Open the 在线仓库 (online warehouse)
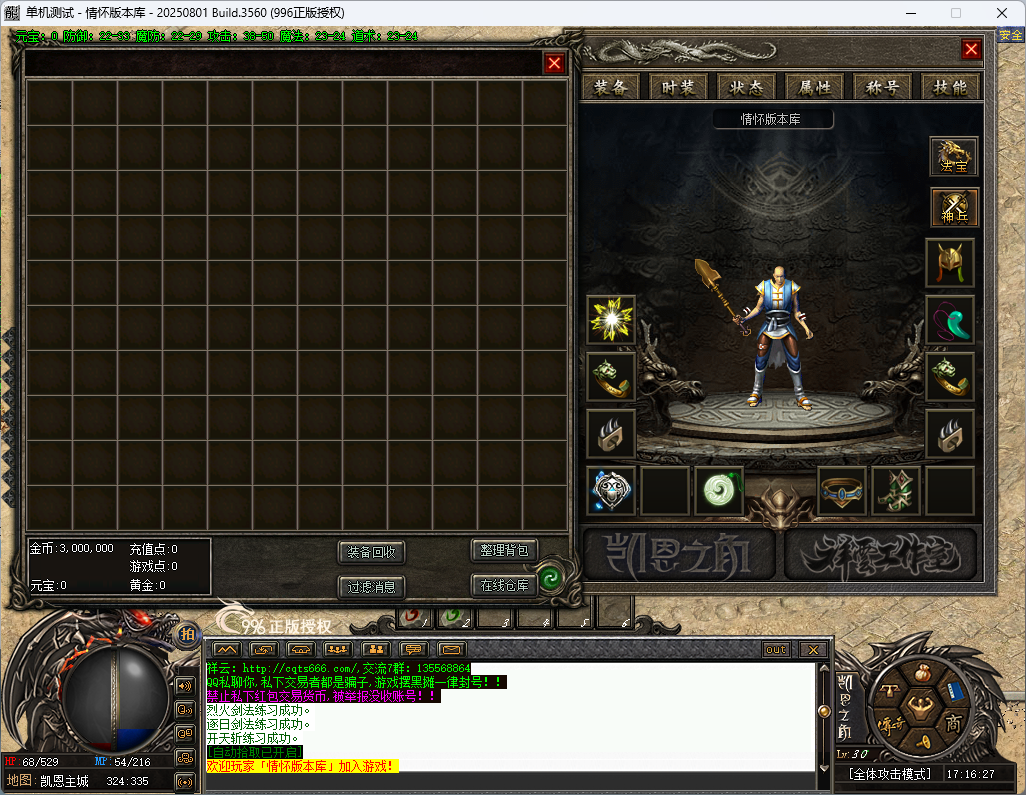This screenshot has width=1026, height=795. pos(504,585)
